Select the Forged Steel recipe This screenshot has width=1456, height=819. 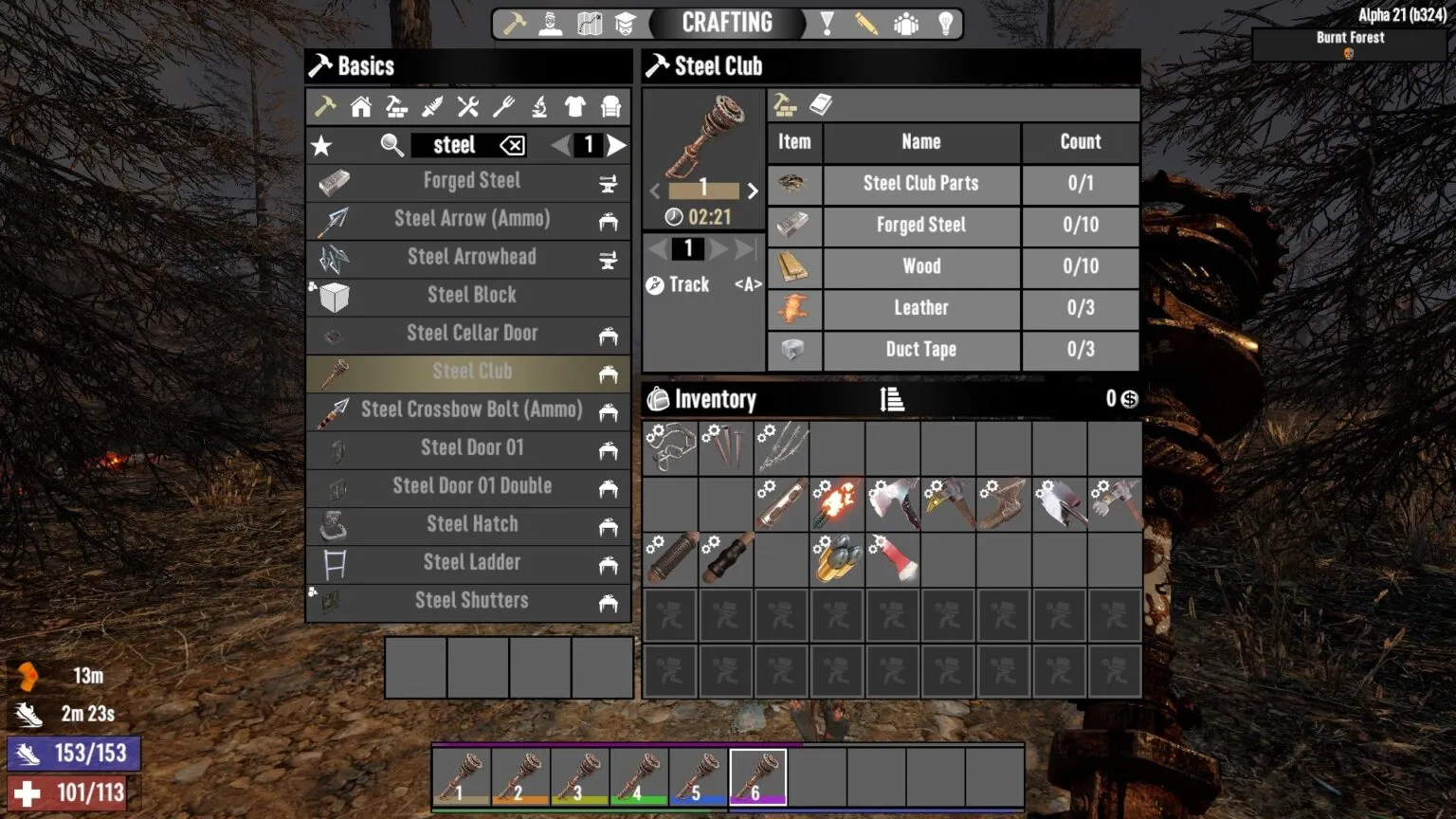tap(471, 181)
